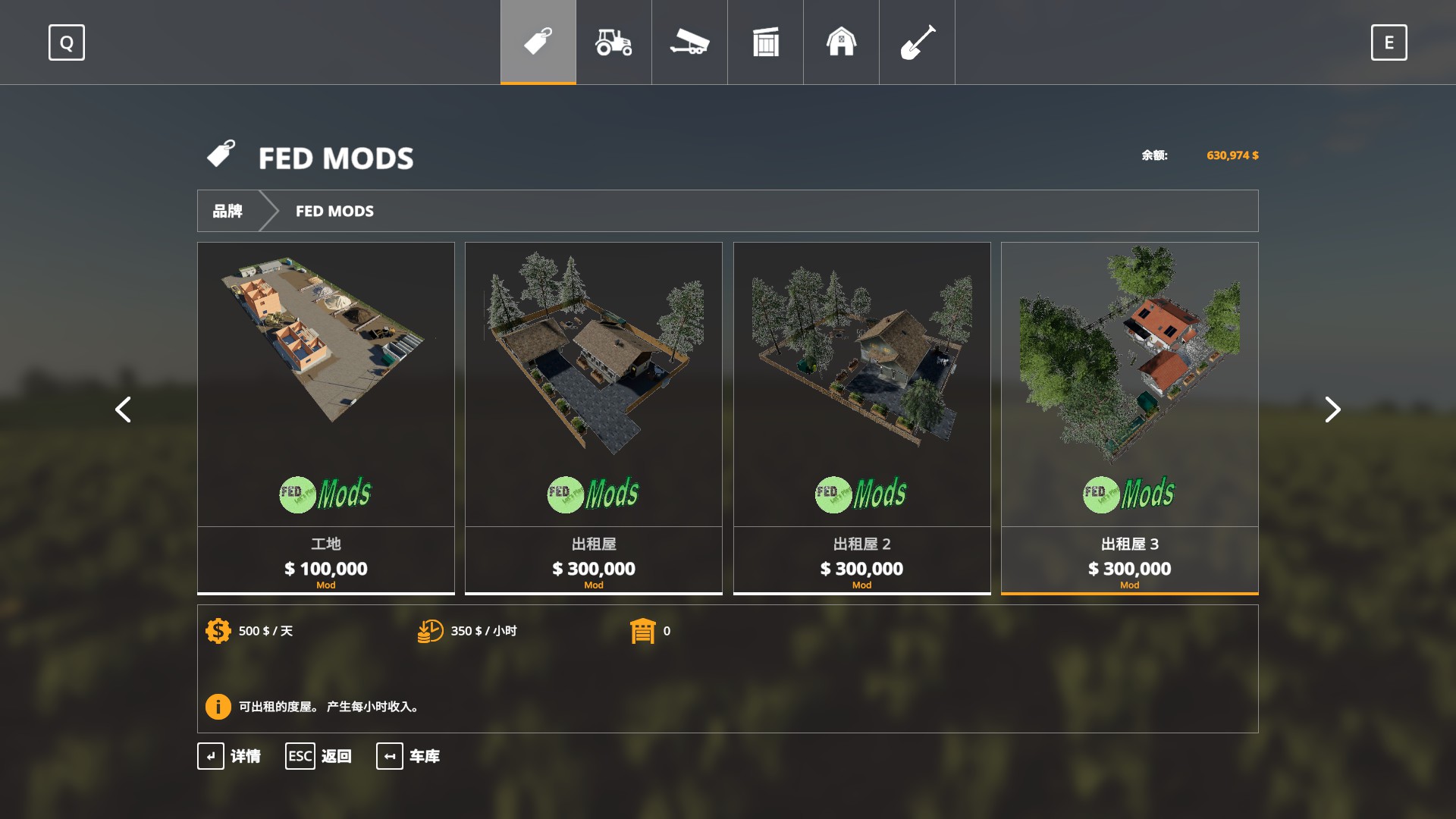Select the tools shovel category
Screen dimensions: 1456x819
[917, 42]
